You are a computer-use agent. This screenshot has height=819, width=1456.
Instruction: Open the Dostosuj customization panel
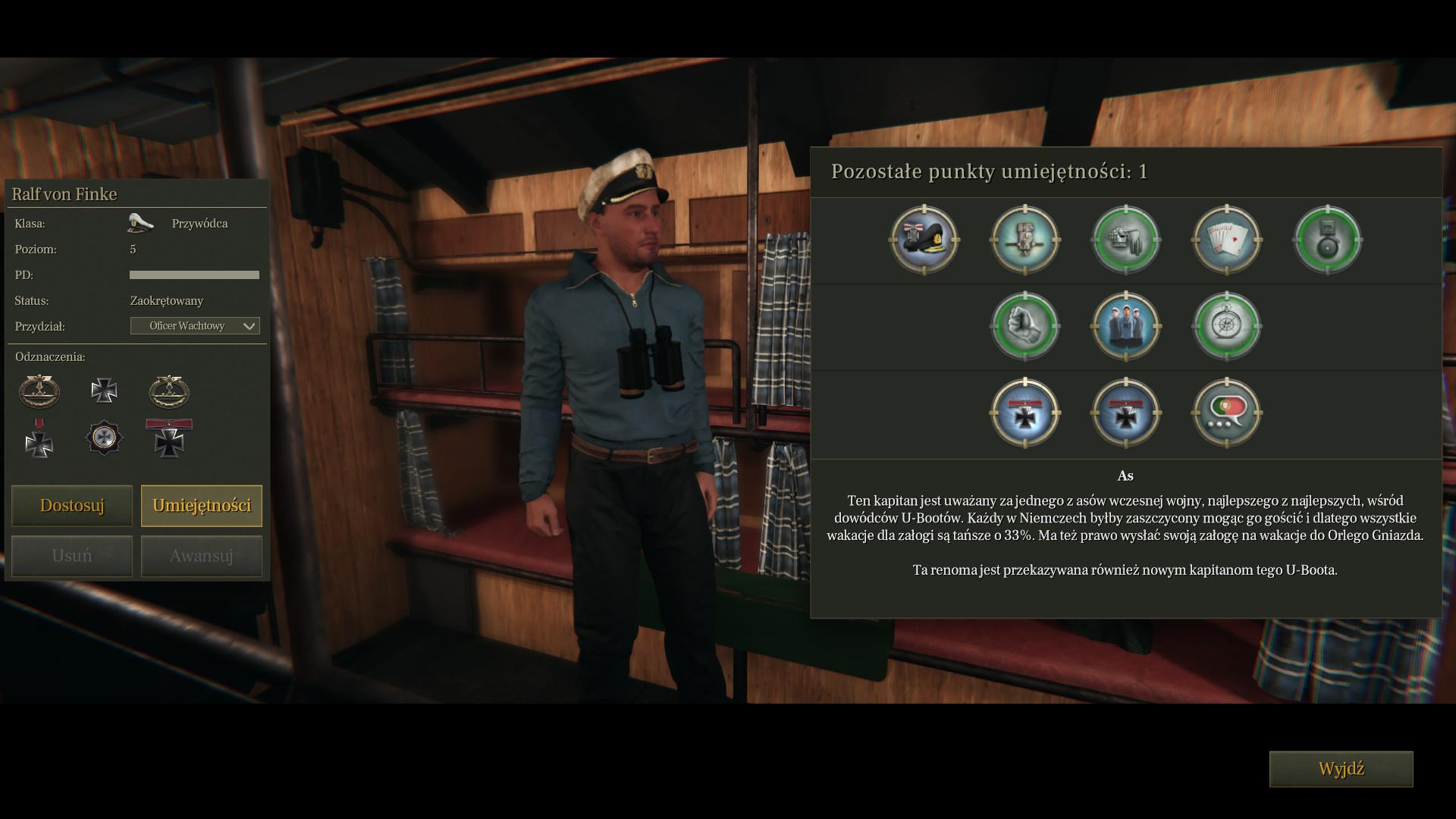pyautogui.click(x=72, y=506)
